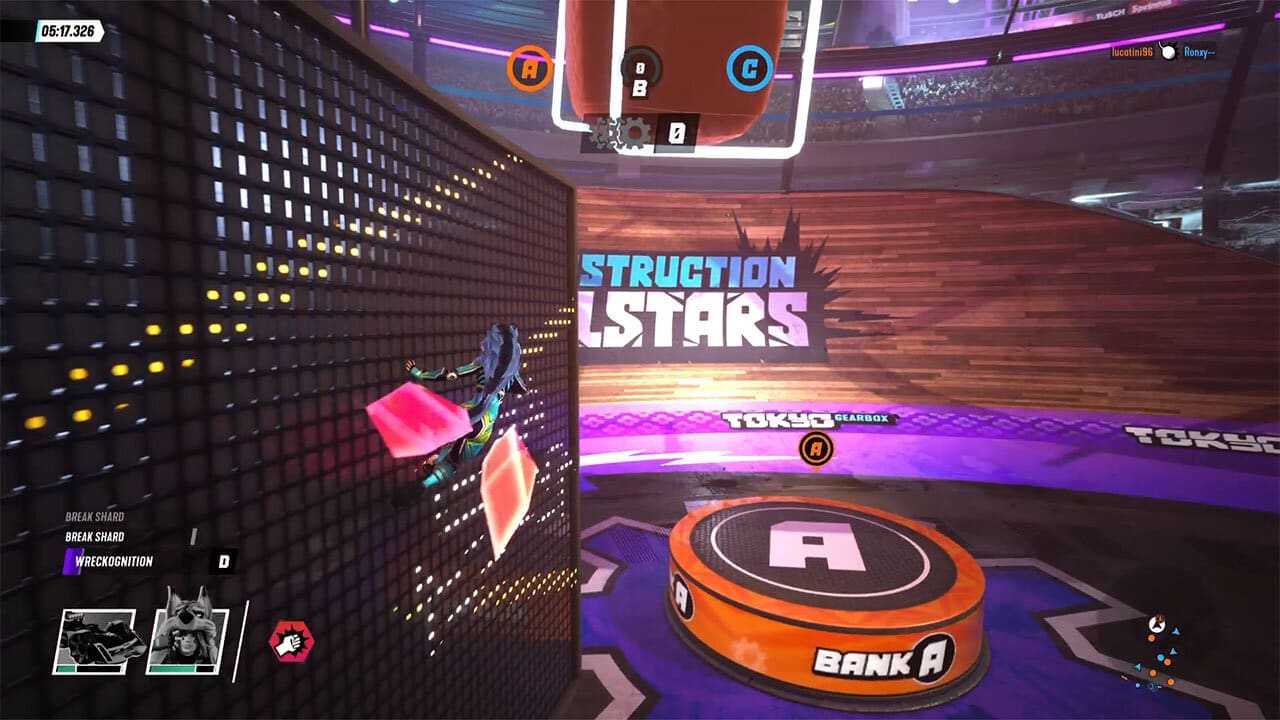Toggle the D key prompt indicator

coord(224,561)
